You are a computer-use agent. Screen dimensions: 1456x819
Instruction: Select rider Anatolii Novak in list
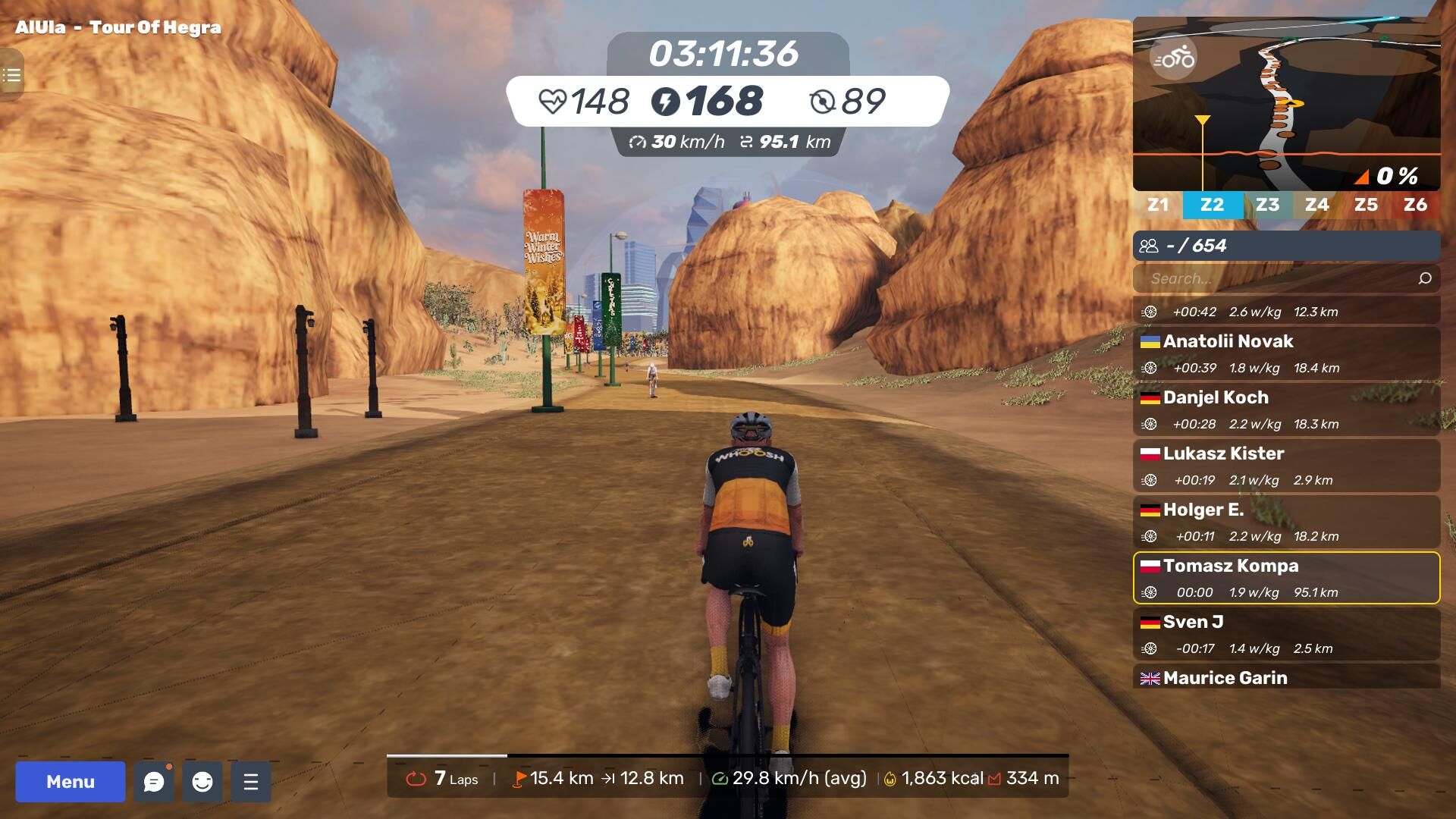point(1286,353)
